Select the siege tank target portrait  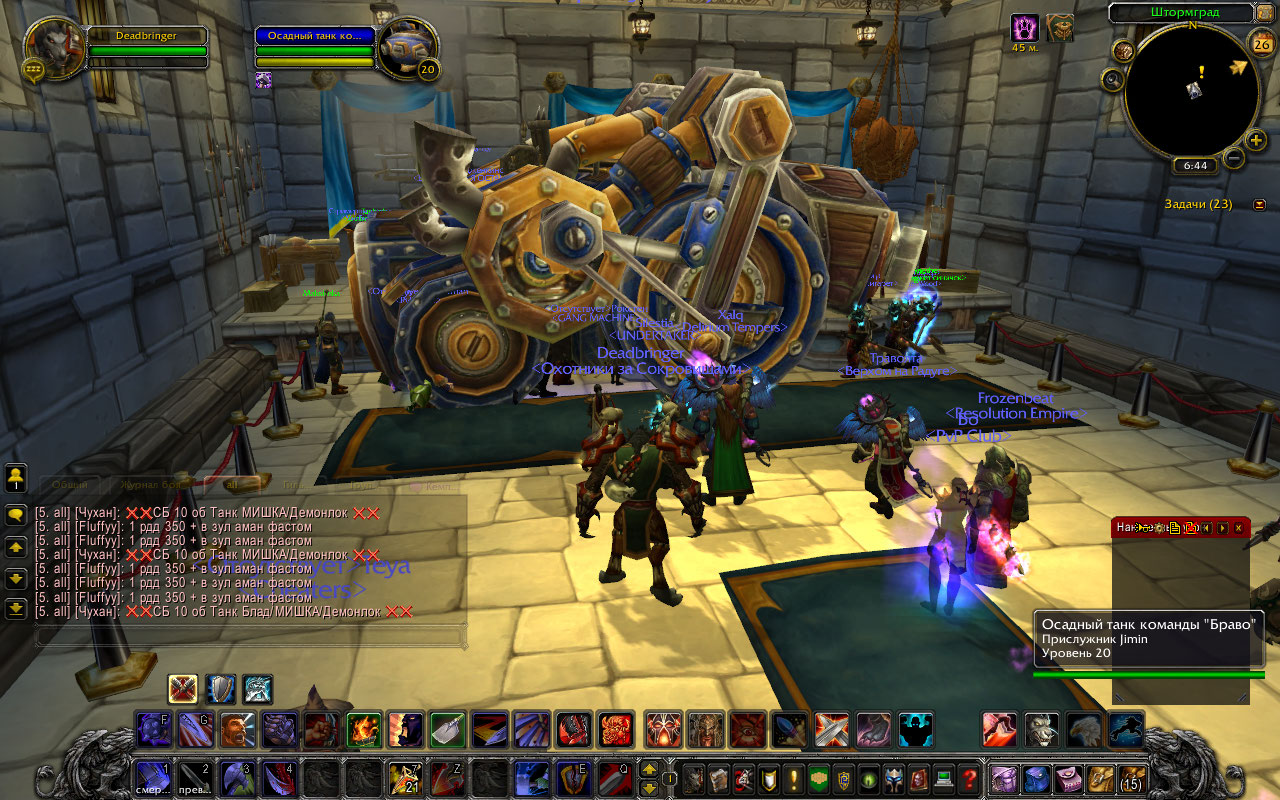click(x=408, y=47)
